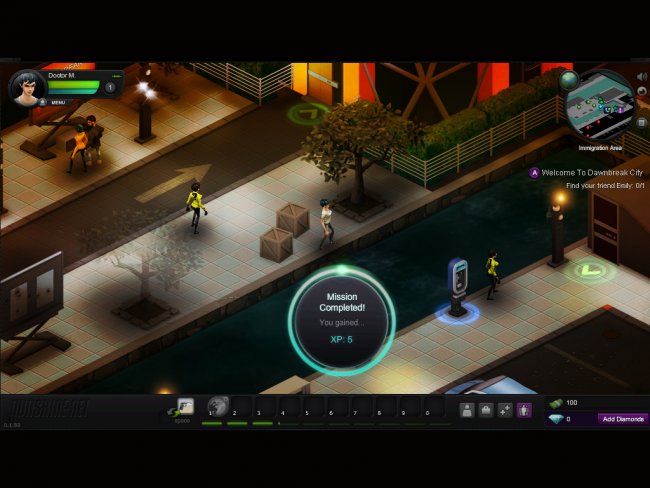Open the notes icon below the camera icon

[640, 123]
